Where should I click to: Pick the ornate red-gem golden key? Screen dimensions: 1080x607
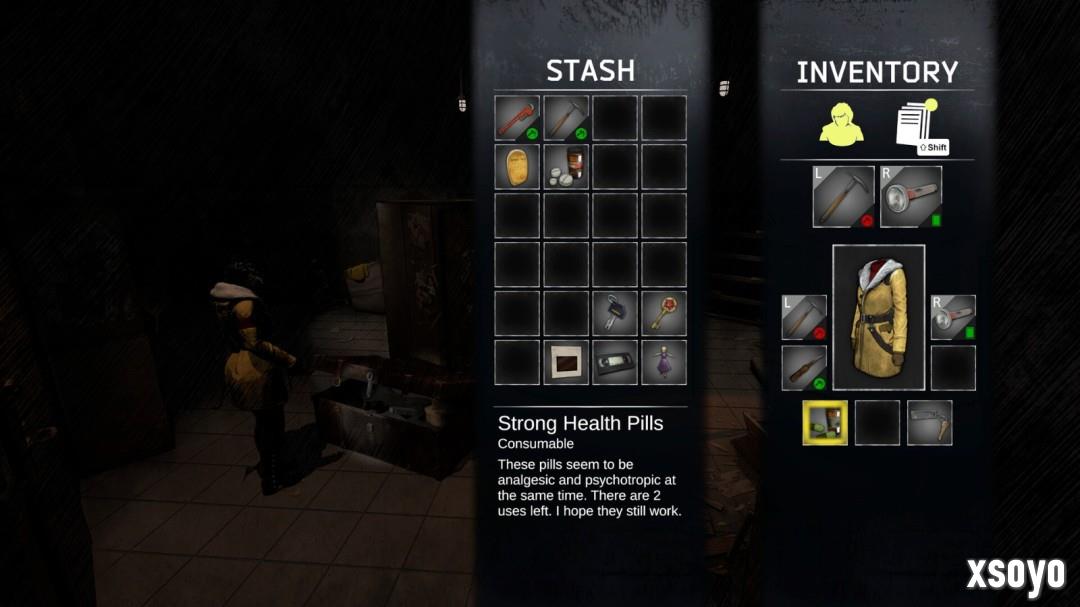(x=664, y=313)
